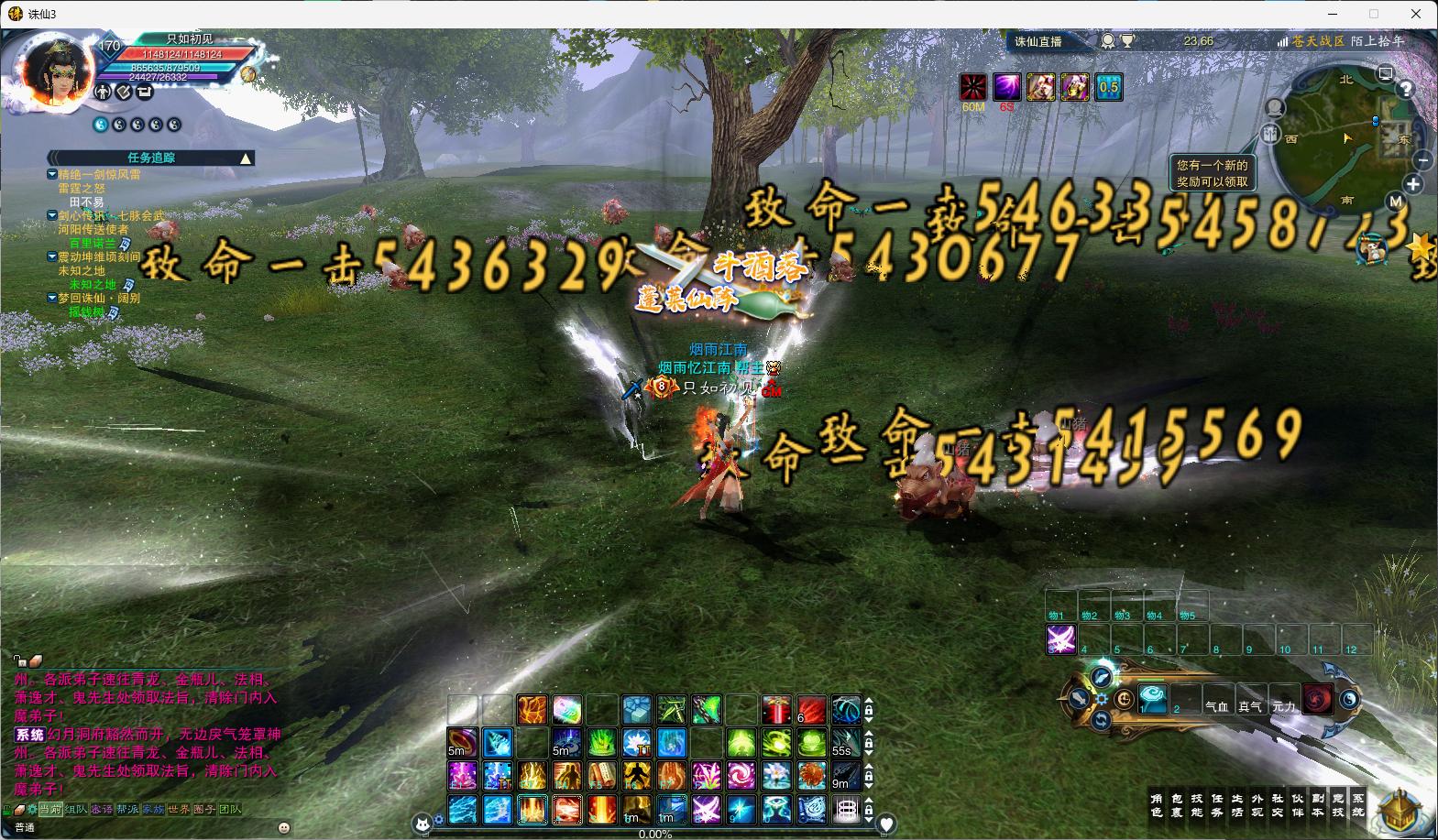The height and width of the screenshot is (840, 1438).
Task: Open the world map via M button
Action: click(x=1395, y=202)
